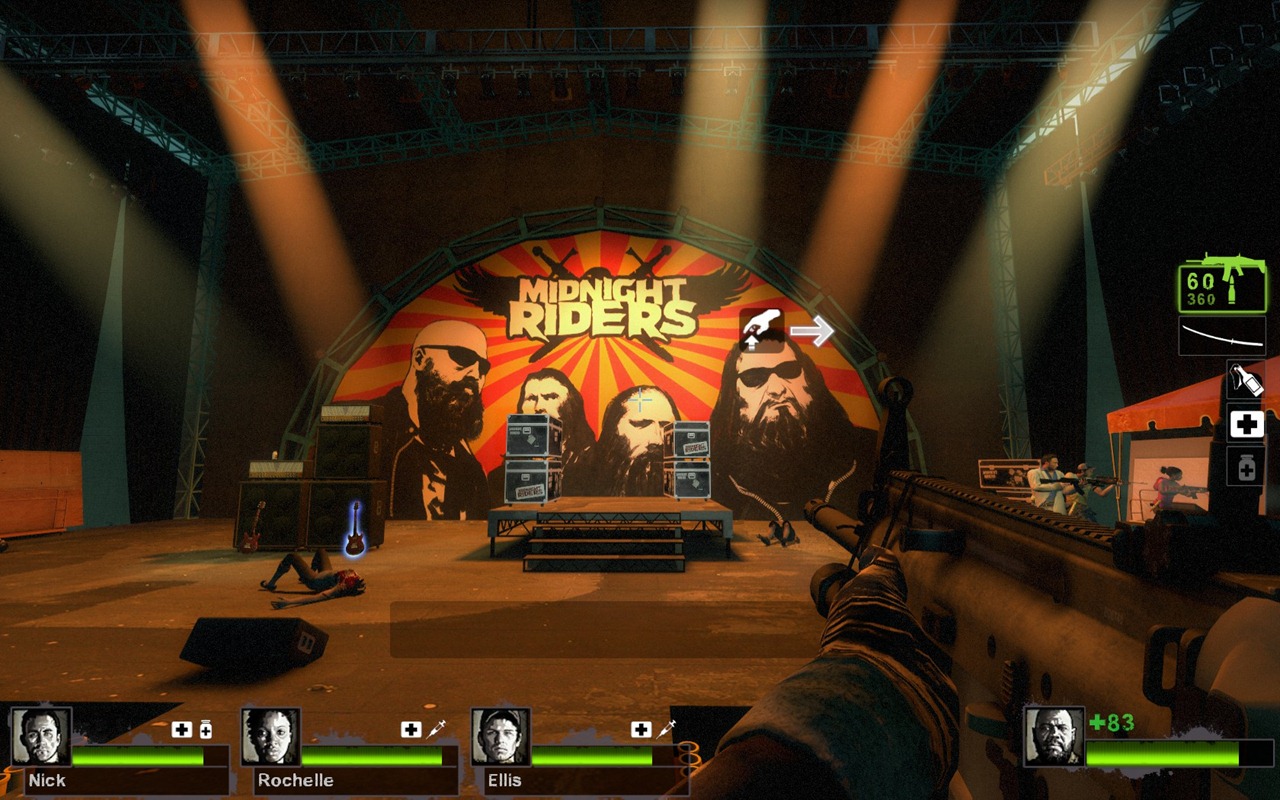Click the hand pickup hint icon
The width and height of the screenshot is (1280, 800).
[763, 329]
